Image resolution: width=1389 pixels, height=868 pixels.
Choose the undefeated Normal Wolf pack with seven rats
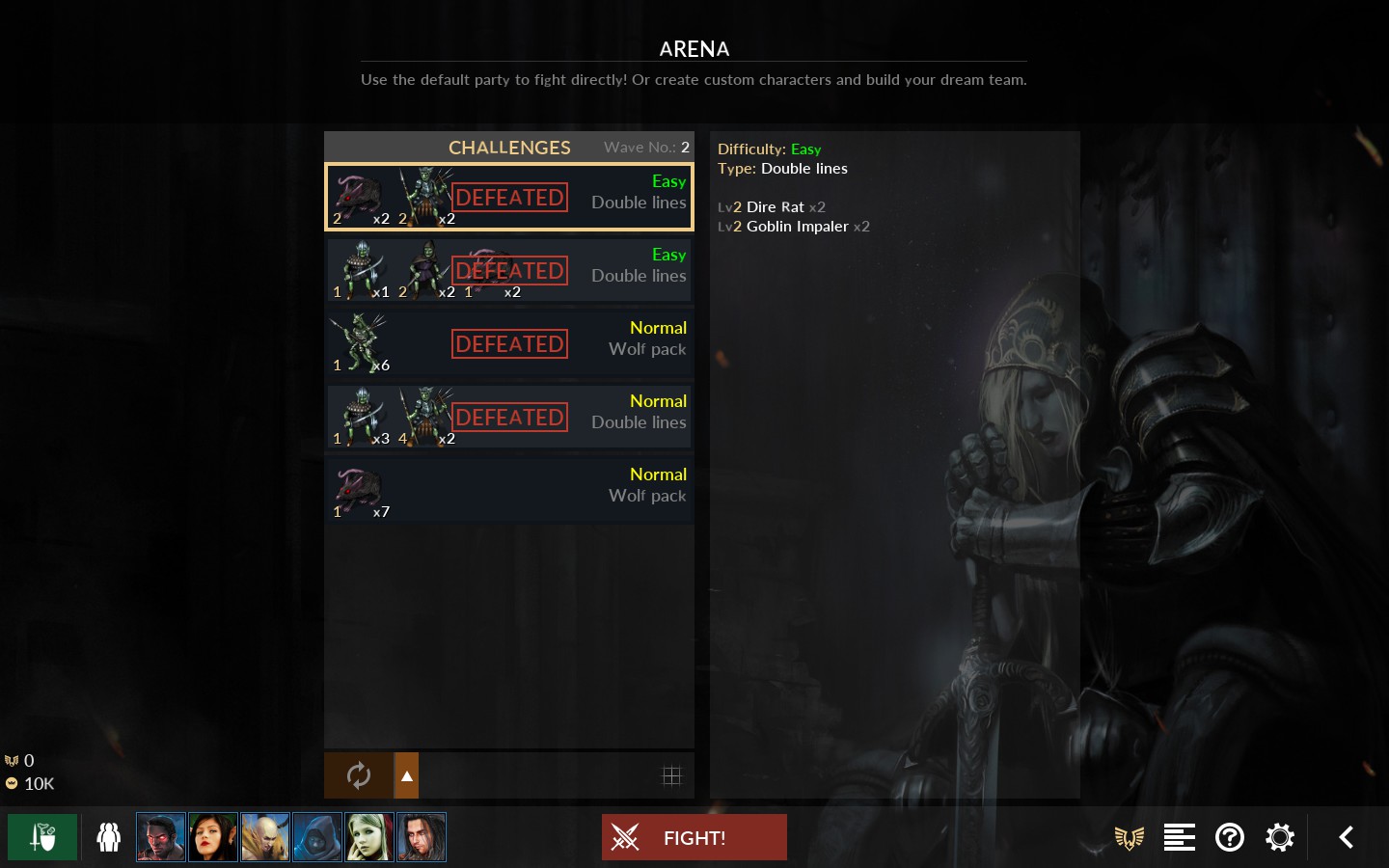509,491
